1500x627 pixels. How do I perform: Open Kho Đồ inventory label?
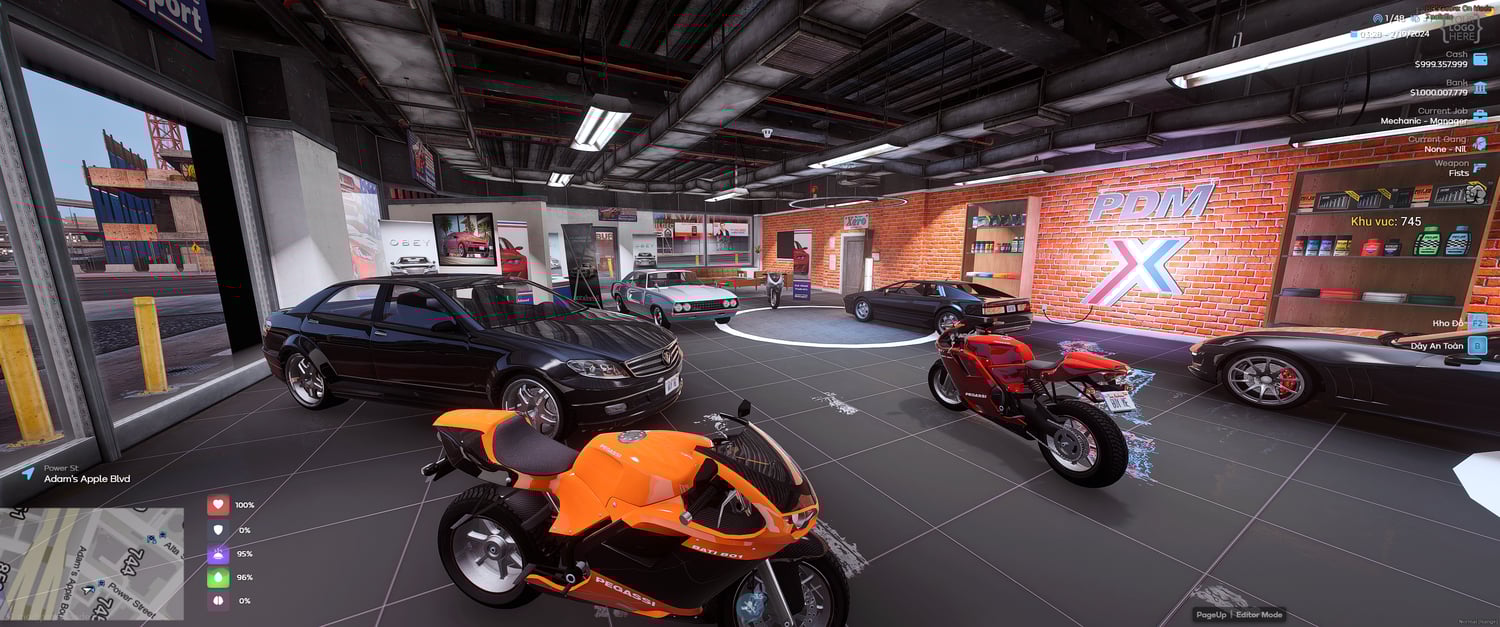point(1447,323)
